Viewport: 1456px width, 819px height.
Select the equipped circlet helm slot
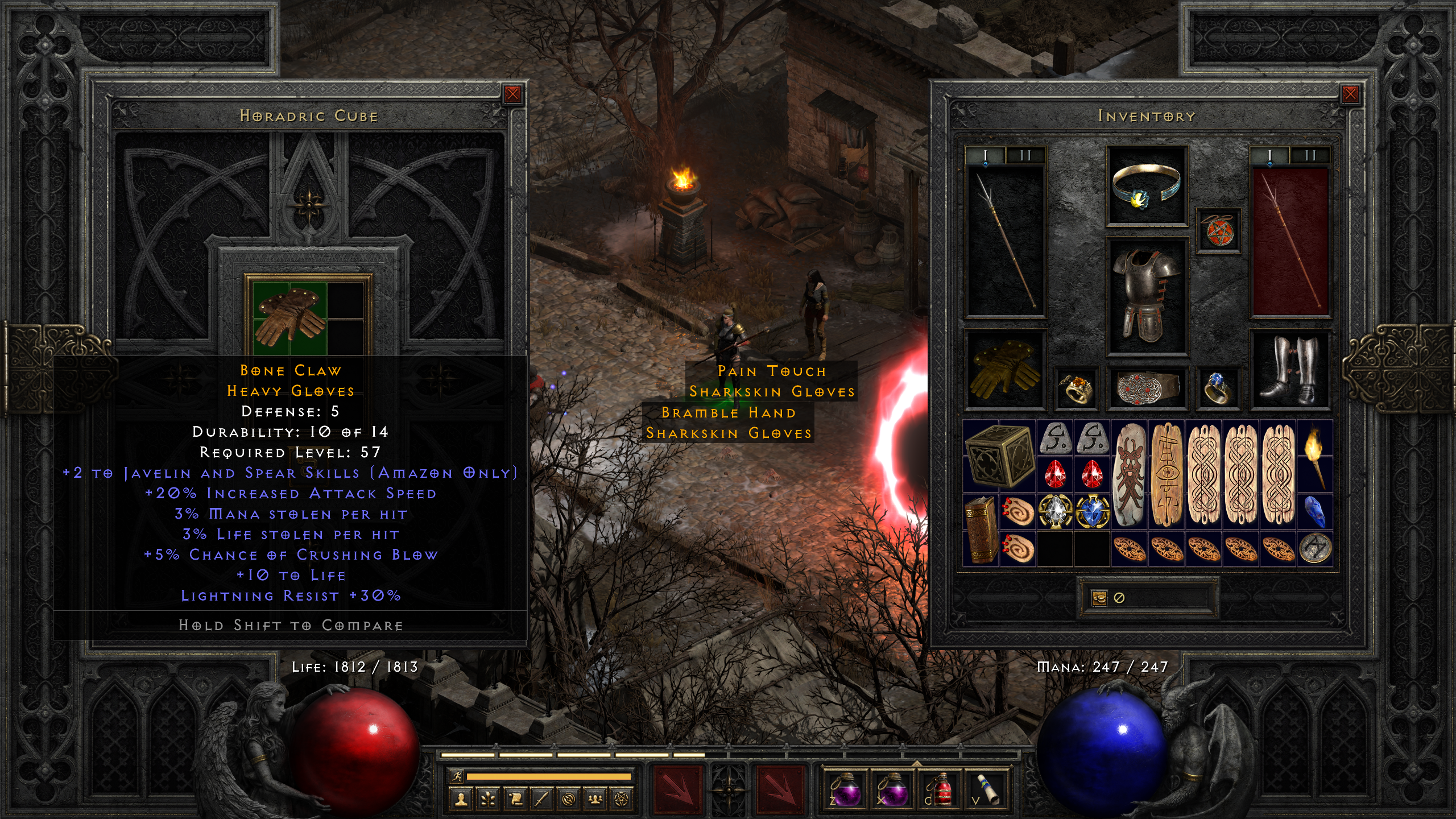1146,186
